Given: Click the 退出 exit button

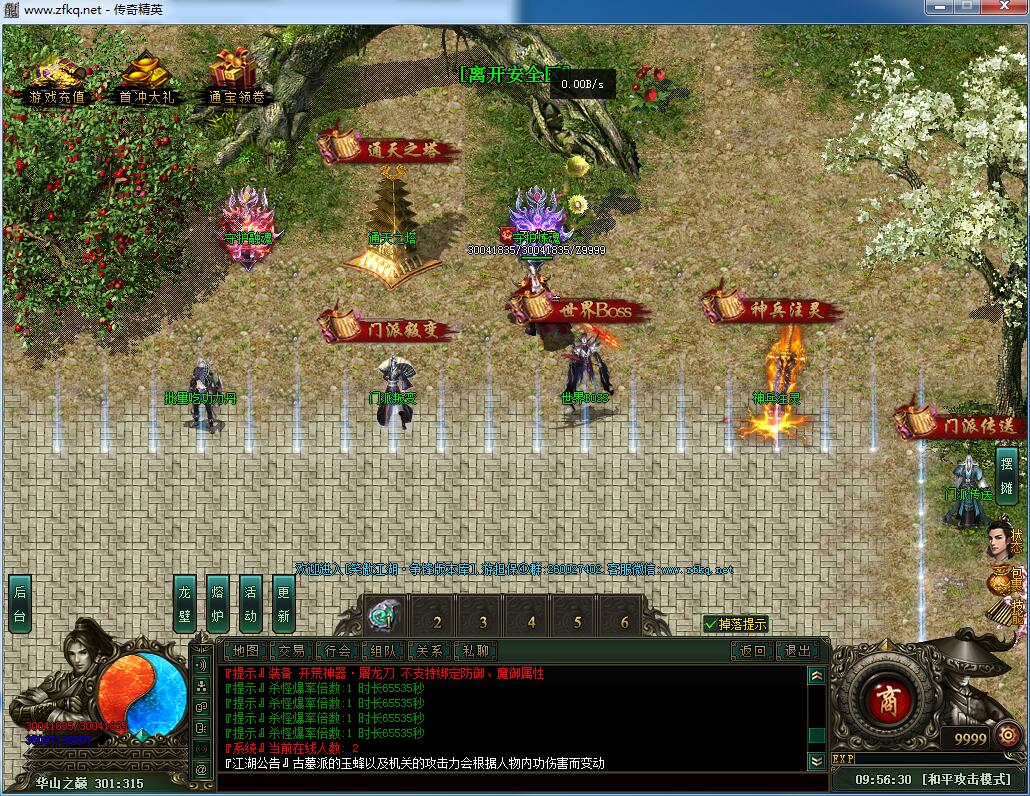Looking at the screenshot, I should [x=798, y=651].
